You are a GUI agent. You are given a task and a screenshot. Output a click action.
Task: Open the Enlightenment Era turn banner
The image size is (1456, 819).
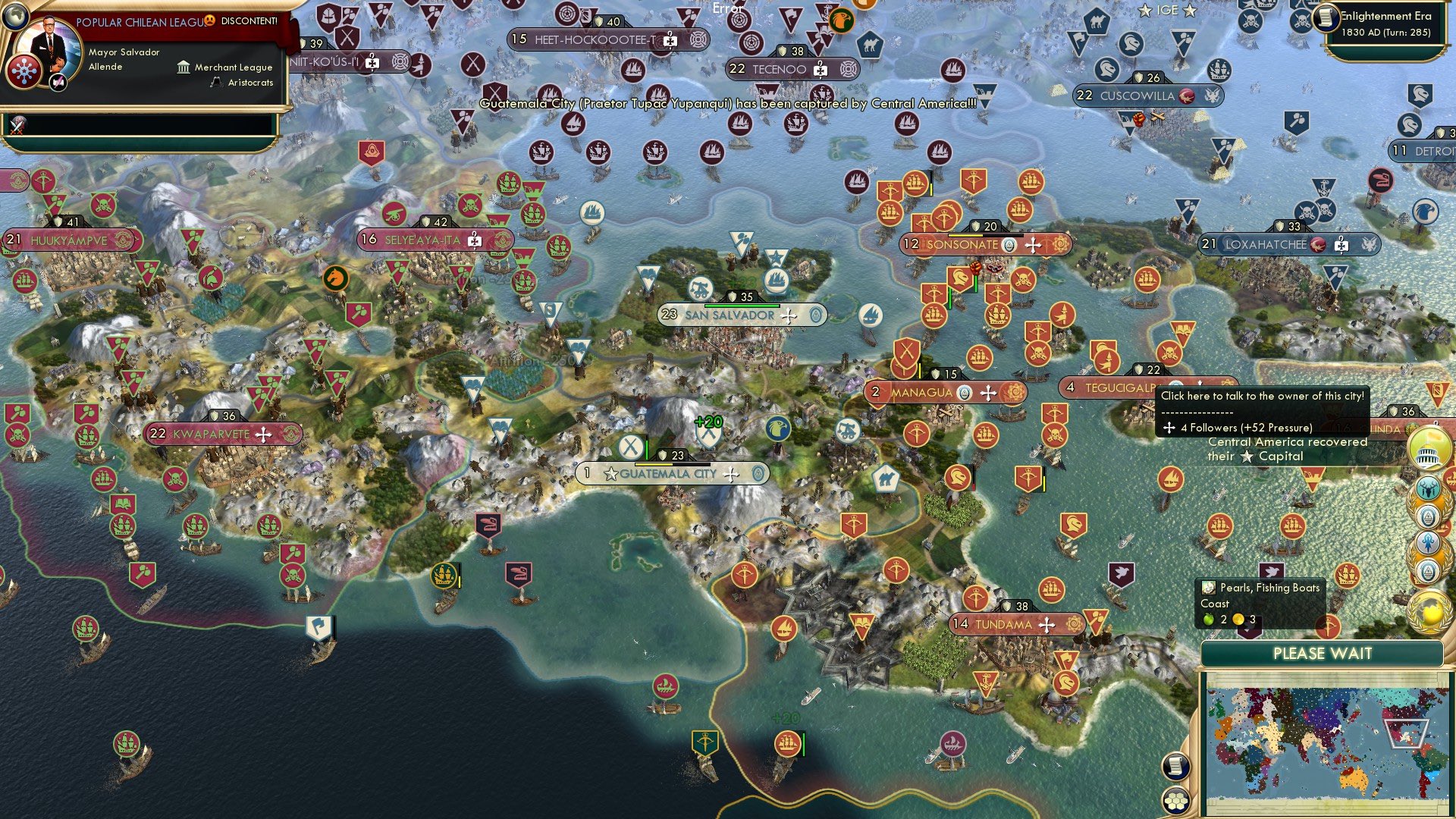coord(1385,23)
